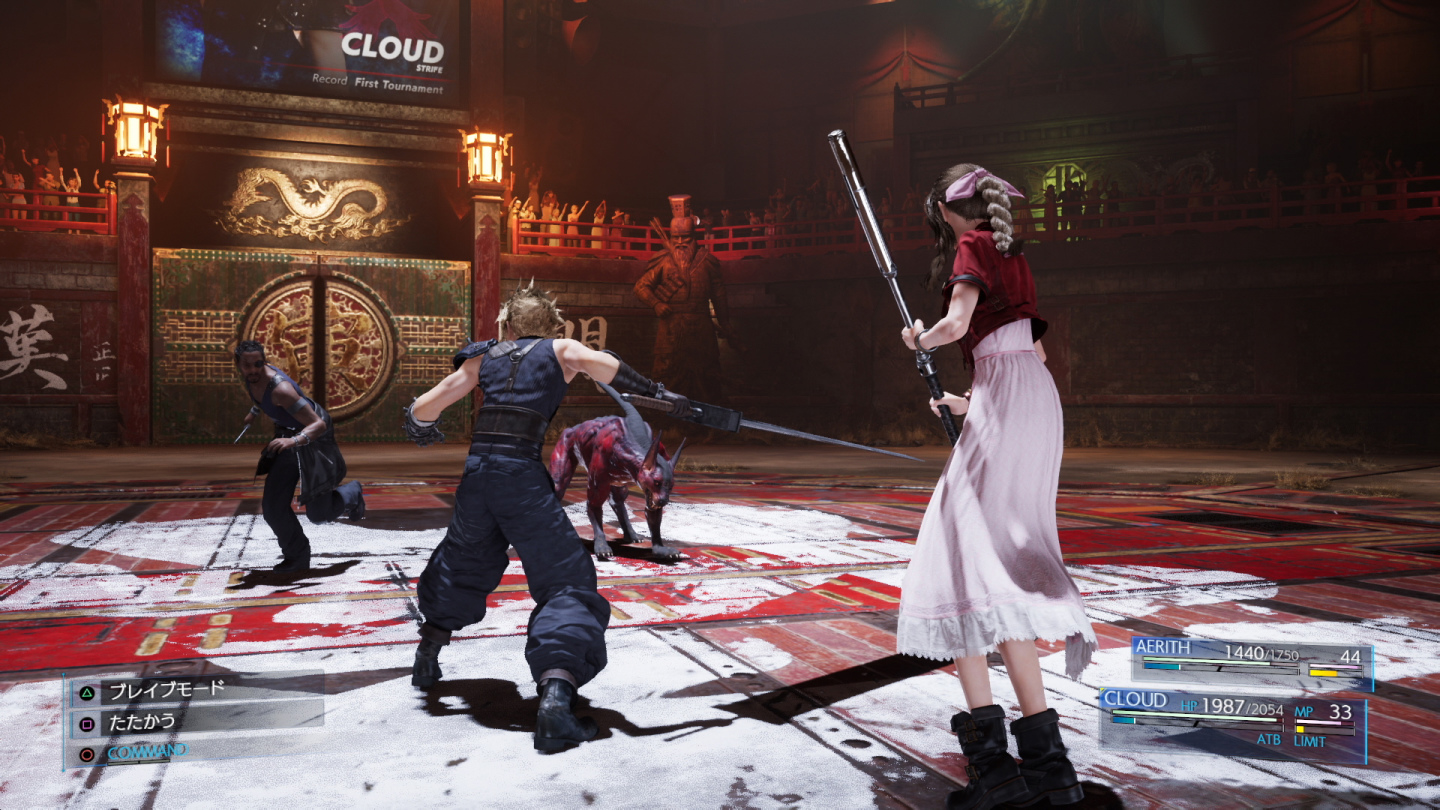Image resolution: width=1440 pixels, height=810 pixels.
Task: Select たたかう from the battle menu
Action: tap(142, 722)
